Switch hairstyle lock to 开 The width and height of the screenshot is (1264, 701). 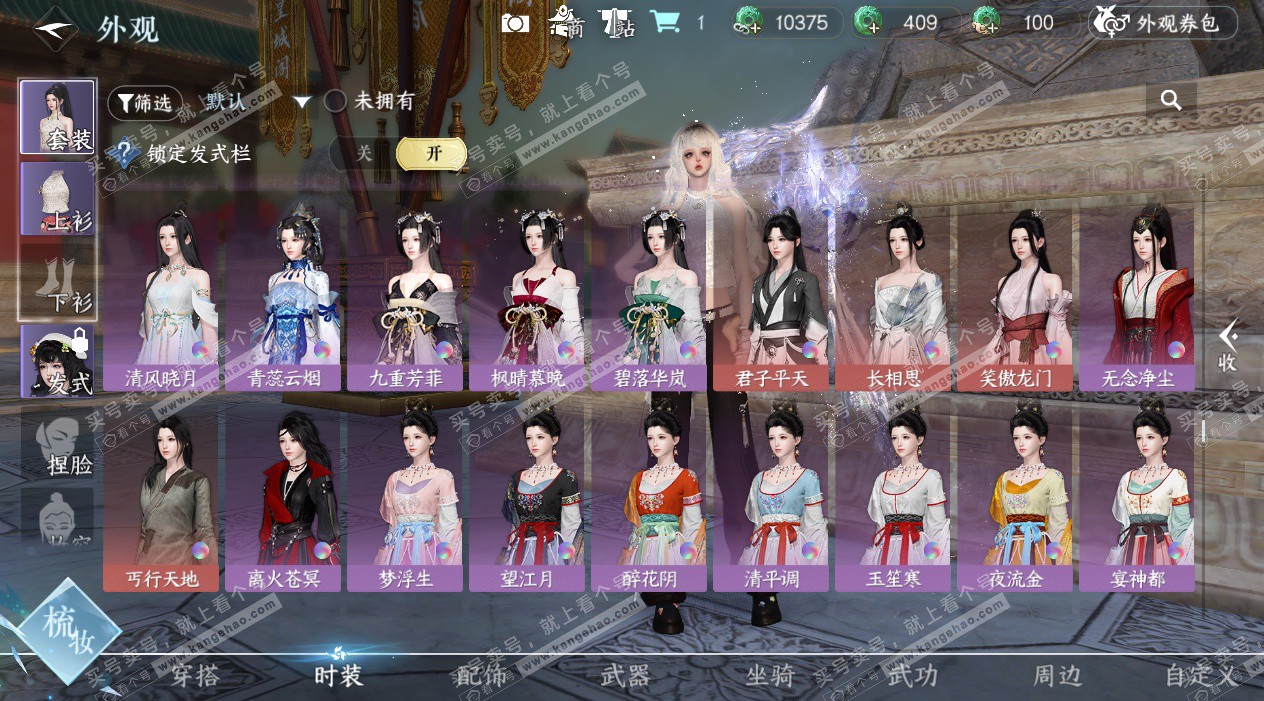click(x=432, y=154)
